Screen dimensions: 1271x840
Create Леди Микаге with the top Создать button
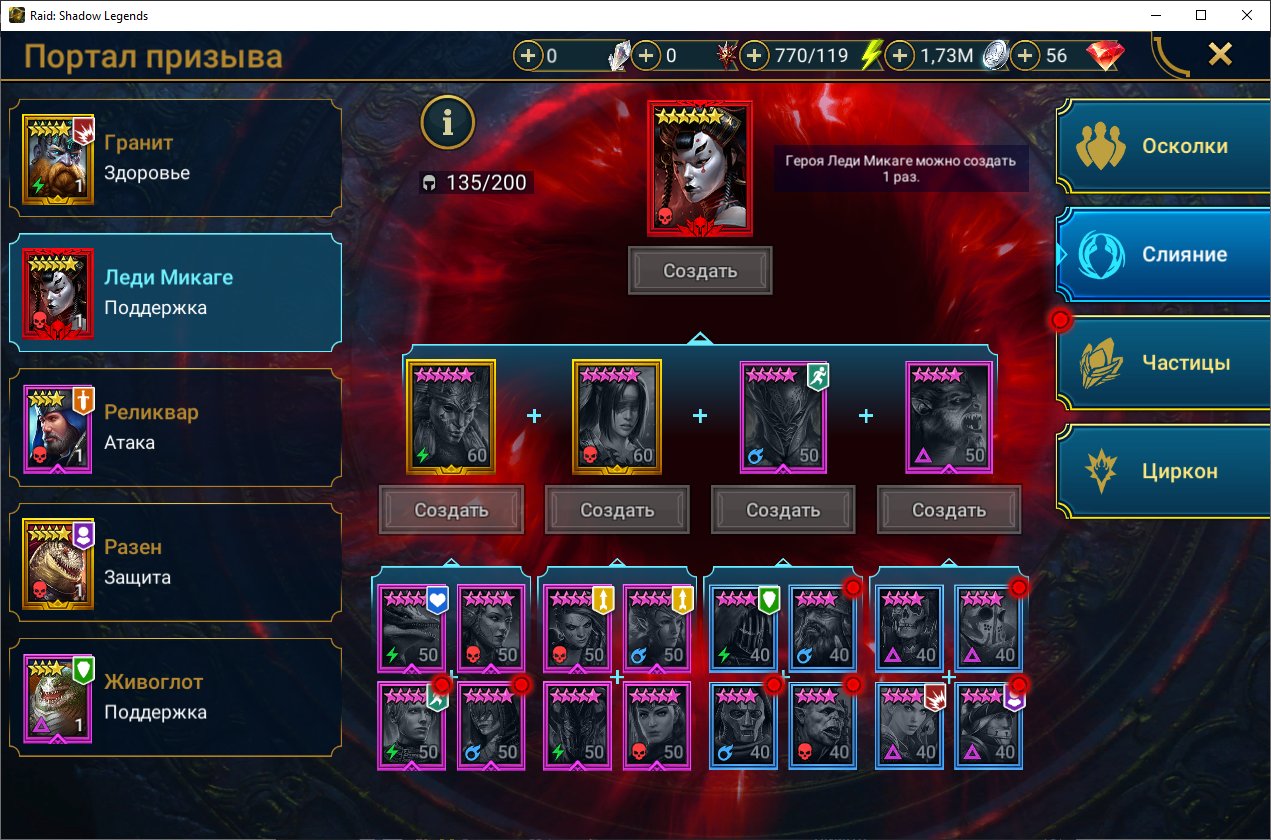point(700,271)
